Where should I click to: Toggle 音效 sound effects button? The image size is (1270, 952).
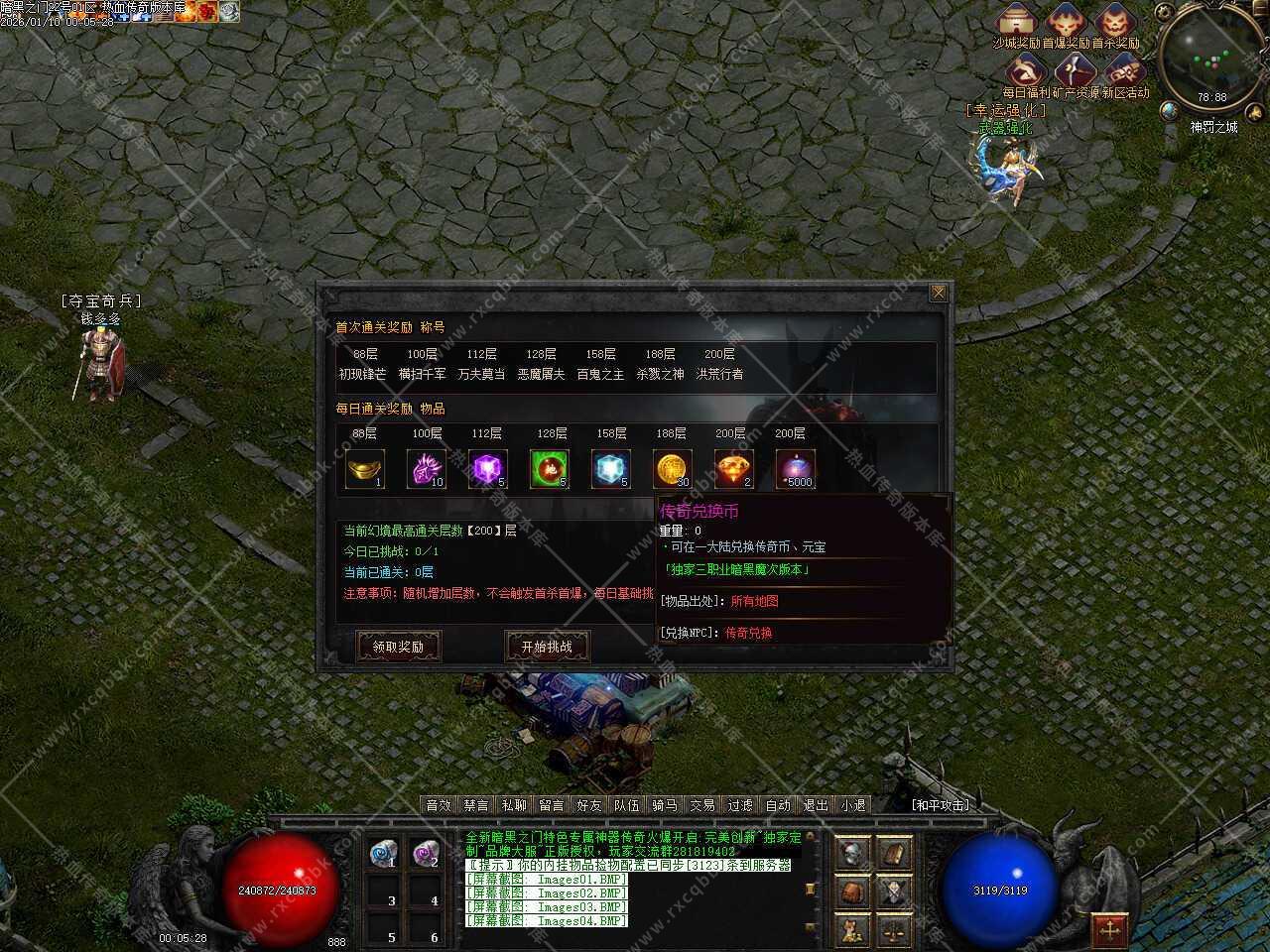439,805
